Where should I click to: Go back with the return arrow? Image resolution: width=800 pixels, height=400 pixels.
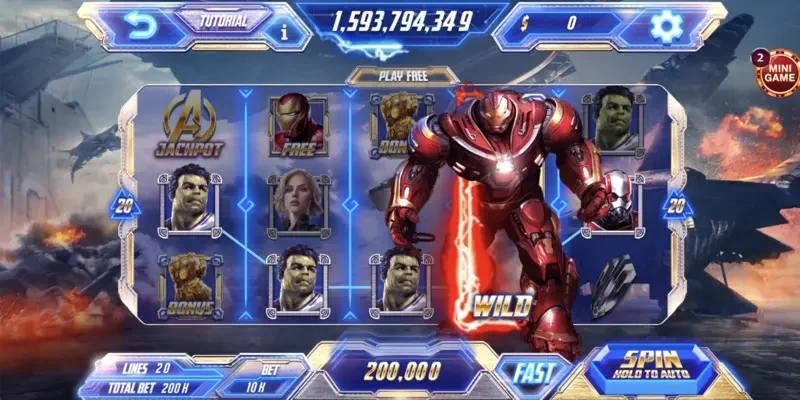pyautogui.click(x=142, y=26)
